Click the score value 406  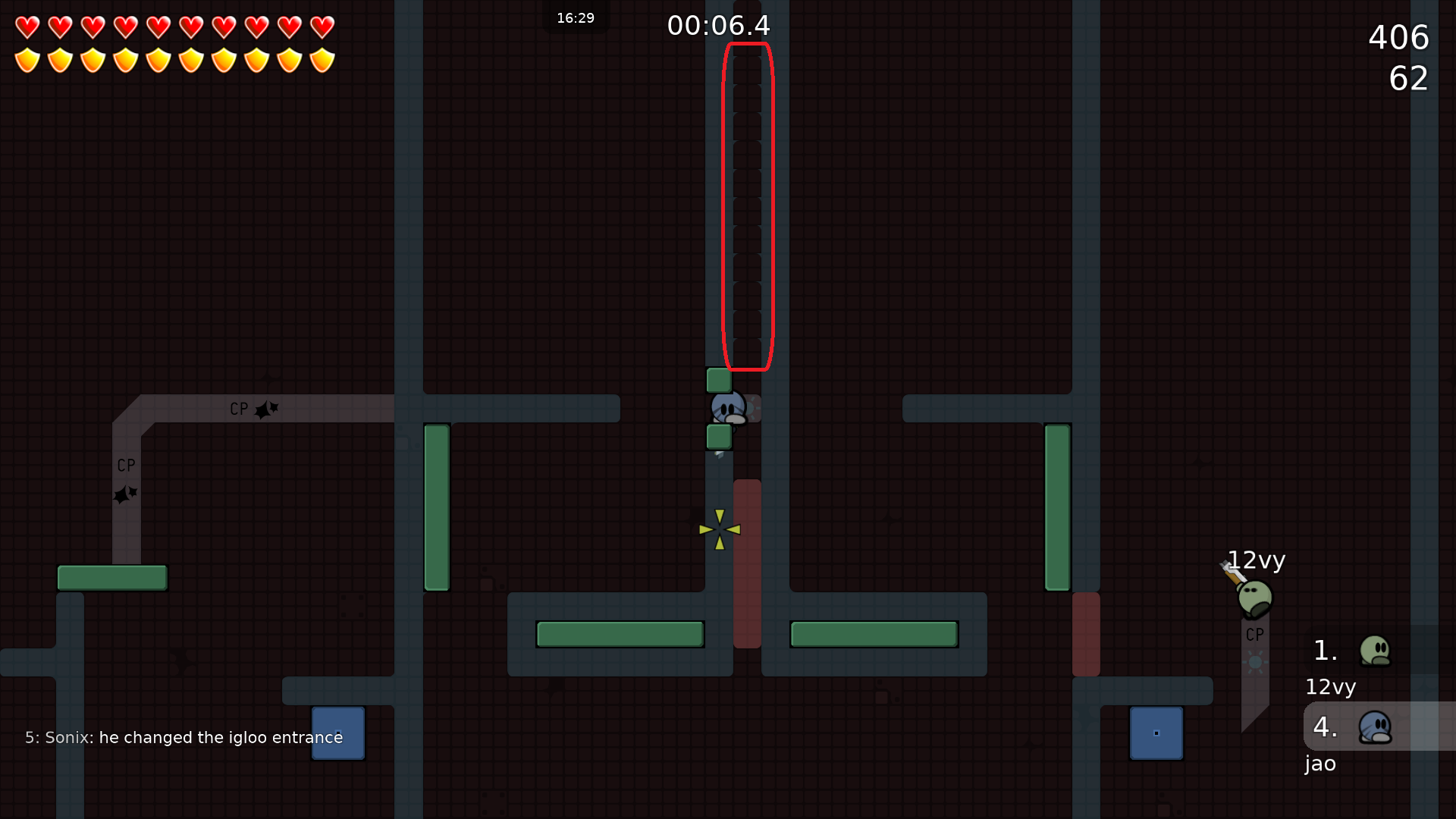coord(1398,37)
